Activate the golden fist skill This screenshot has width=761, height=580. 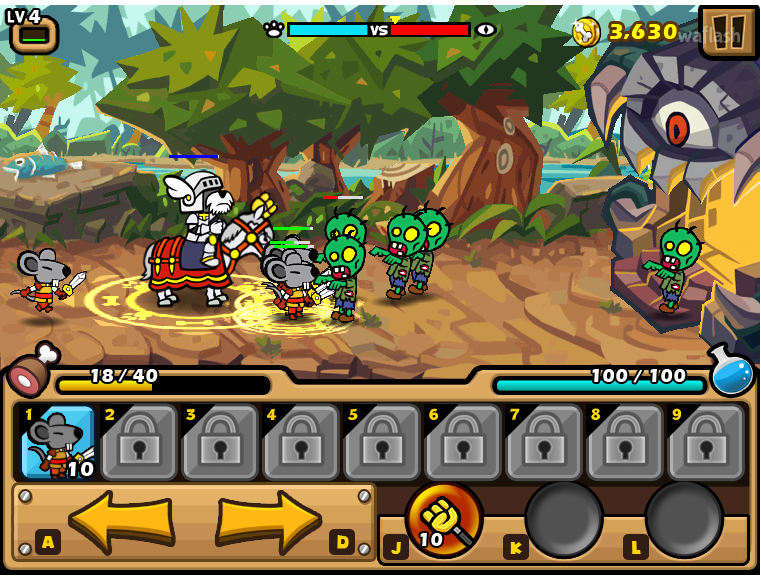tap(443, 518)
